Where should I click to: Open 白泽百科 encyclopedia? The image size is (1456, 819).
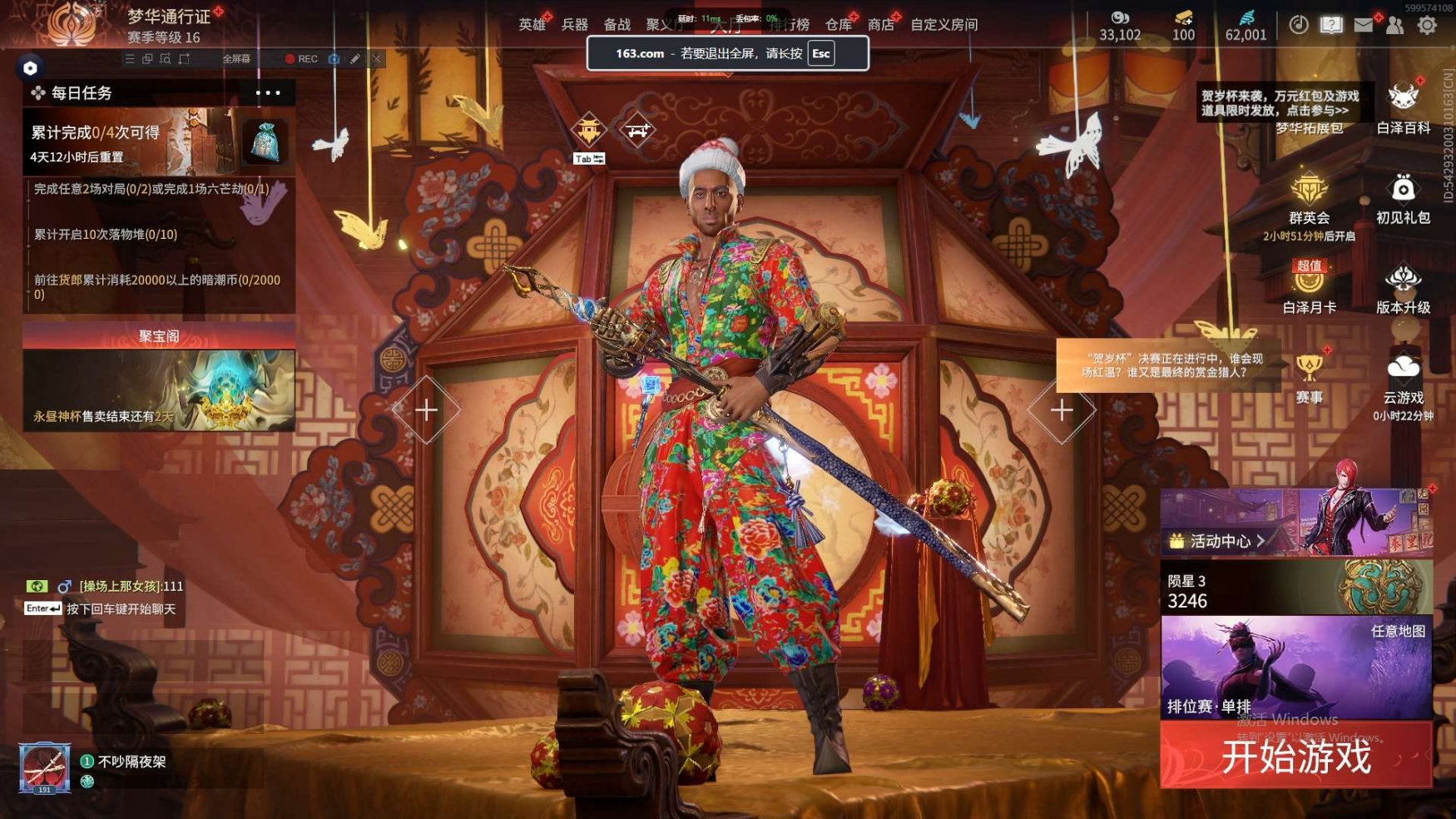click(1403, 108)
